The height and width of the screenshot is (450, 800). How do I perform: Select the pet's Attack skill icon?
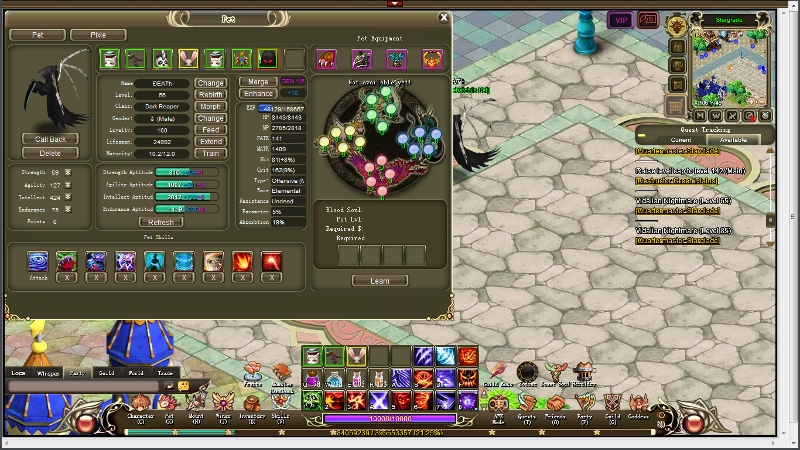click(38, 262)
